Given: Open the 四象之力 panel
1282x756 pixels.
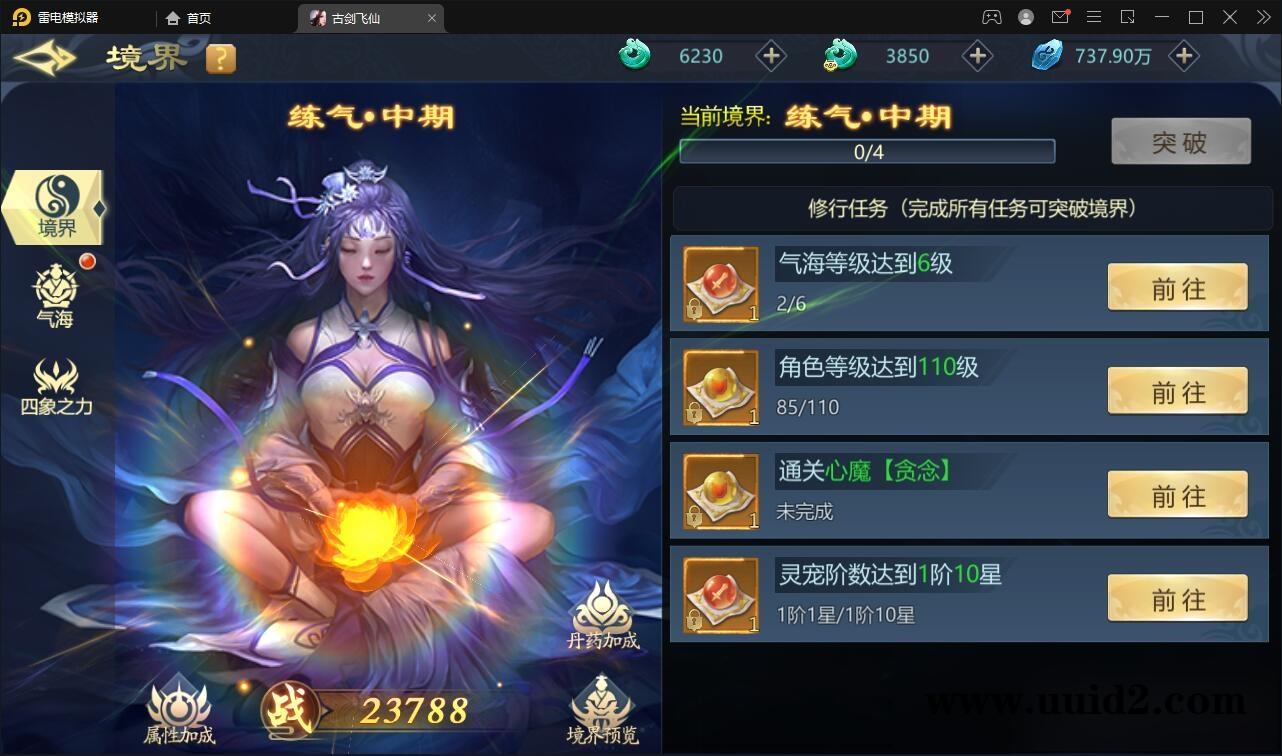Looking at the screenshot, I should tap(55, 386).
